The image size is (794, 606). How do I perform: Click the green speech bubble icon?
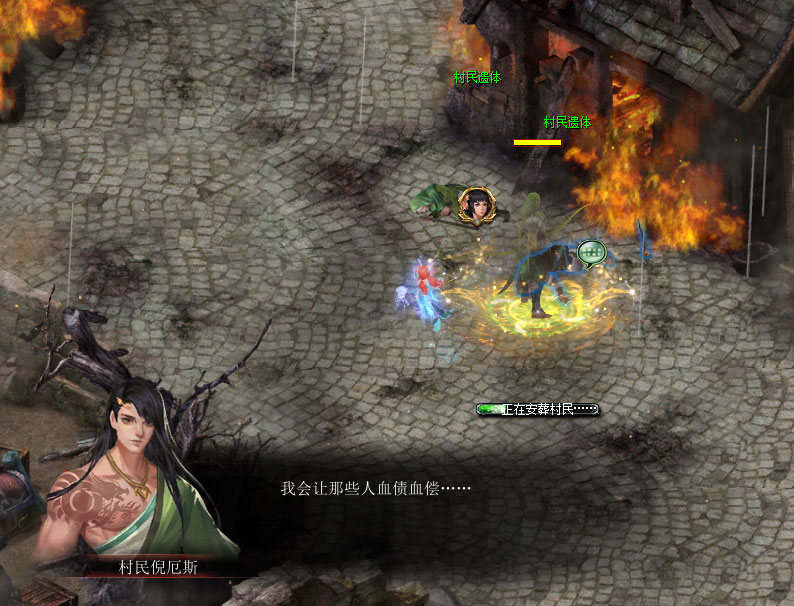point(591,253)
